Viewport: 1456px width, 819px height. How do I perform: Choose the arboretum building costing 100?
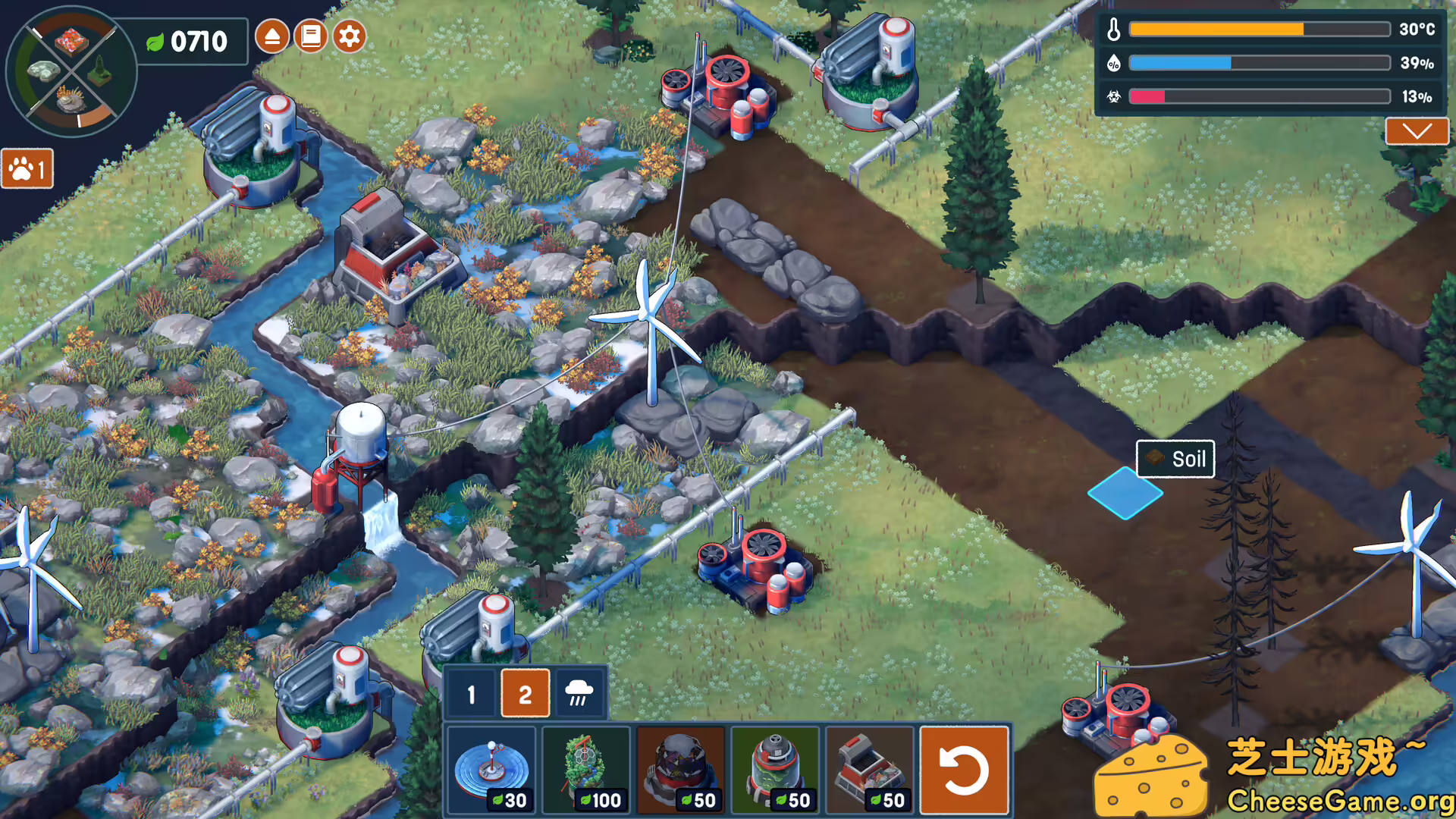[x=586, y=769]
